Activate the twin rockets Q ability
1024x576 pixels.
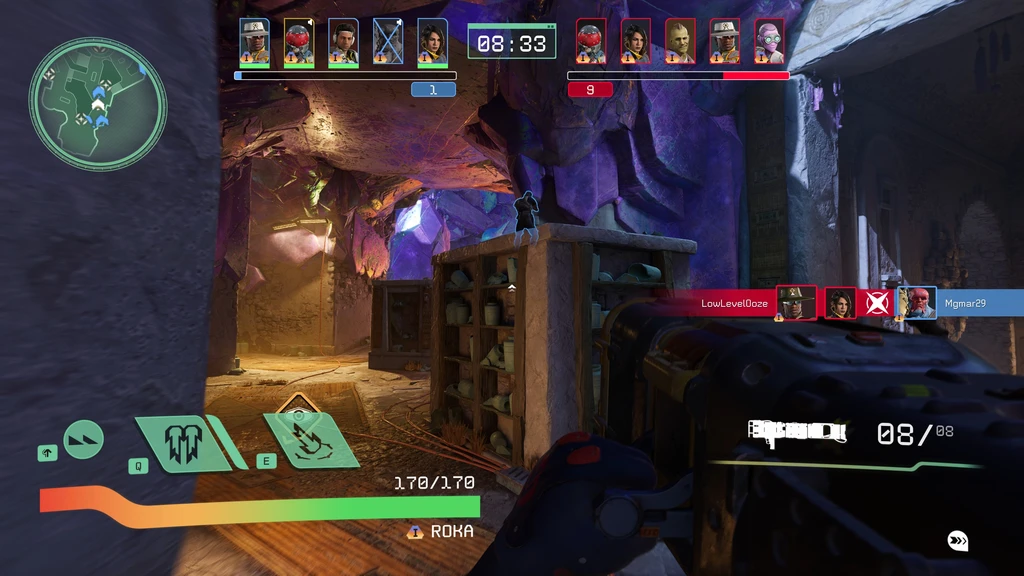(181, 443)
